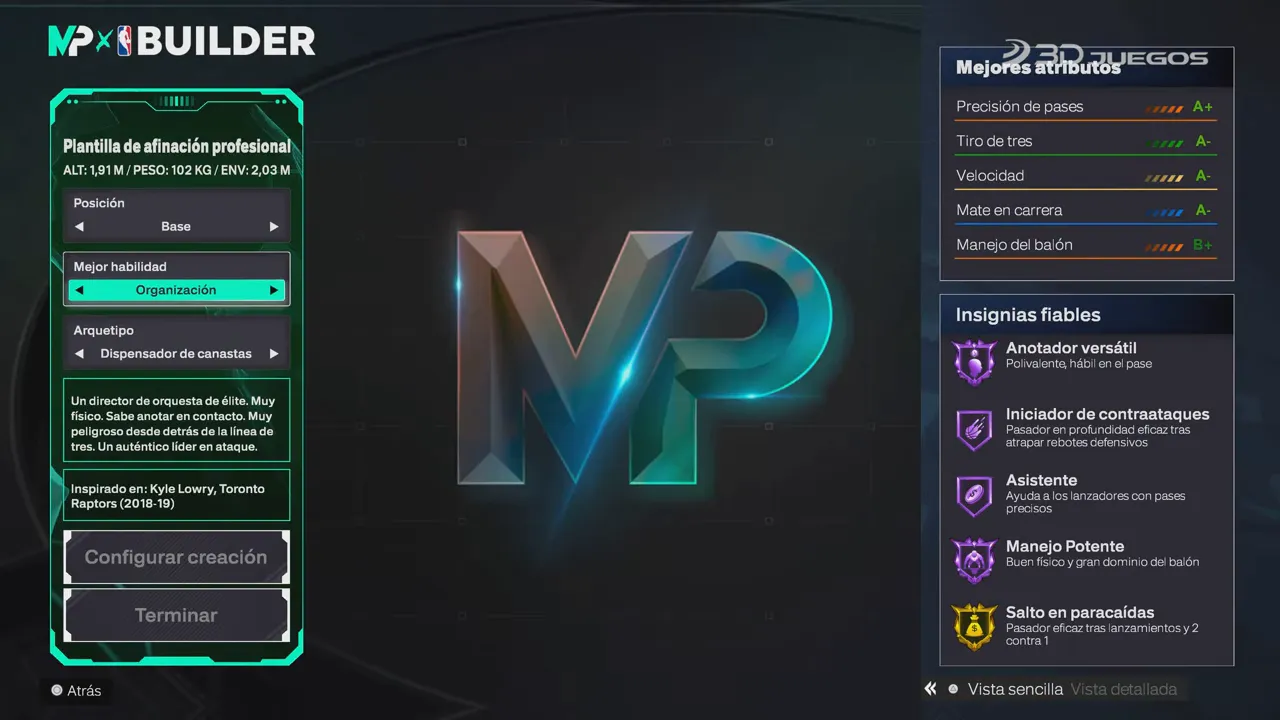Click the MP Builder logo

[182, 41]
